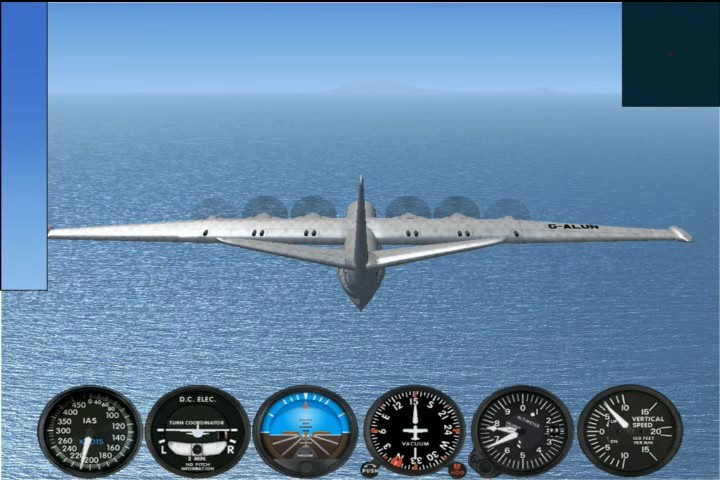Adjust the red heading bug knob

click(x=457, y=469)
